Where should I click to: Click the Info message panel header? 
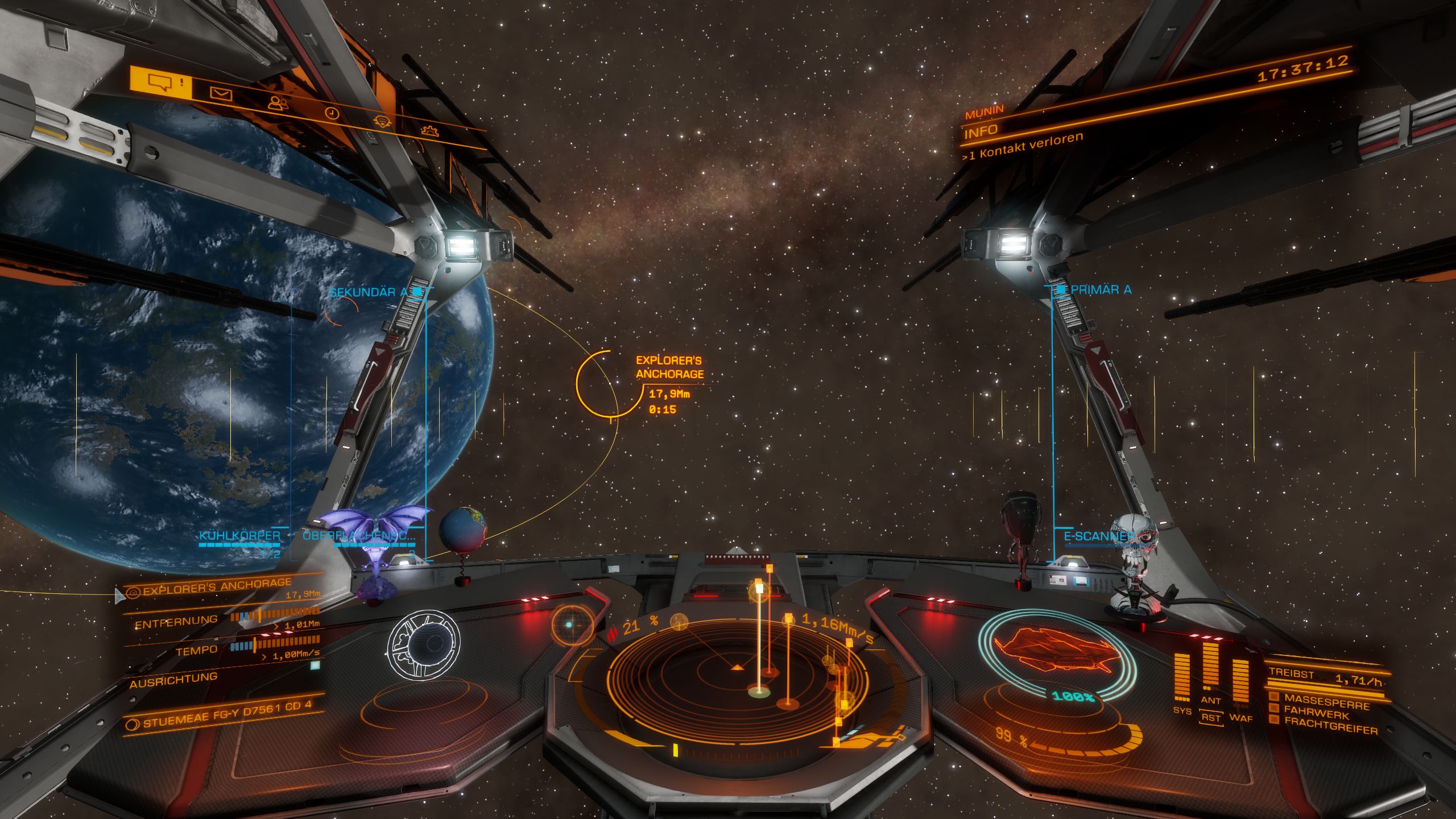(981, 131)
